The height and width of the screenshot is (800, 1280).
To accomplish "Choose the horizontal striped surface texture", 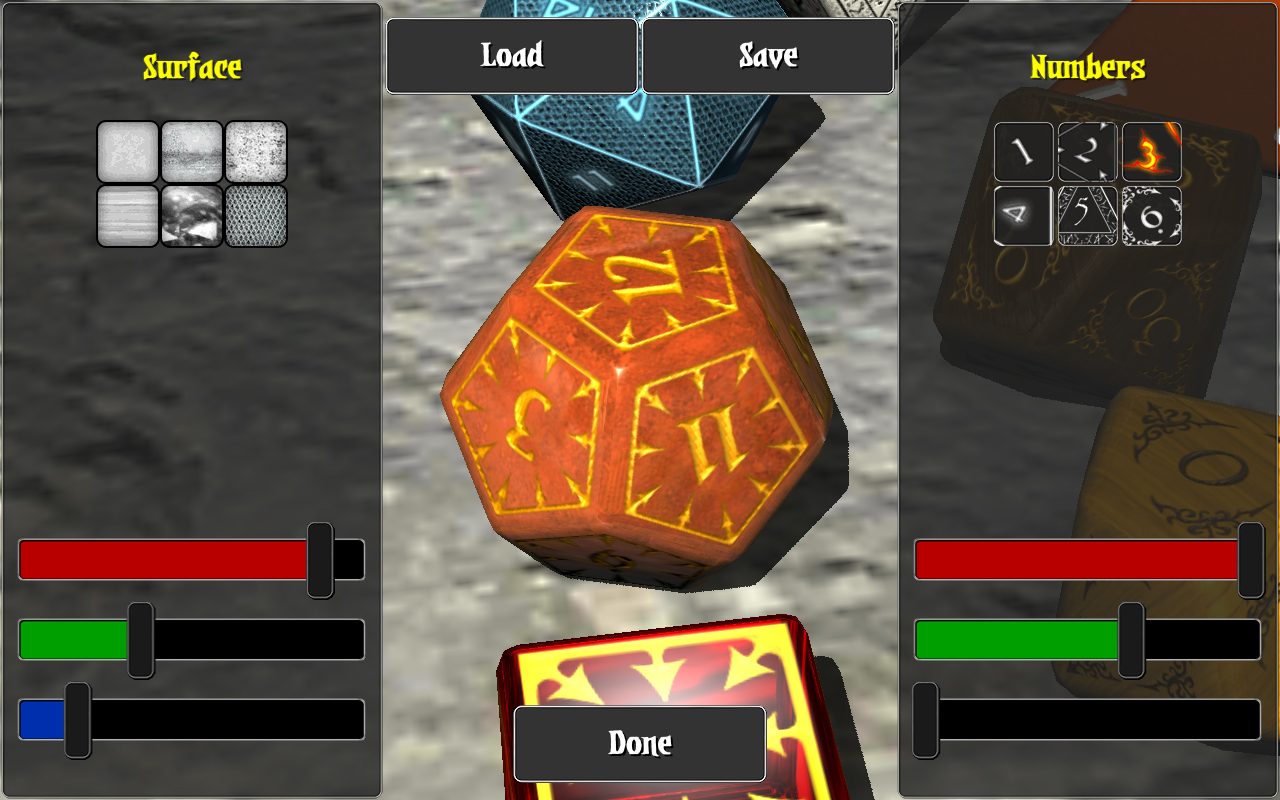I will point(127,218).
